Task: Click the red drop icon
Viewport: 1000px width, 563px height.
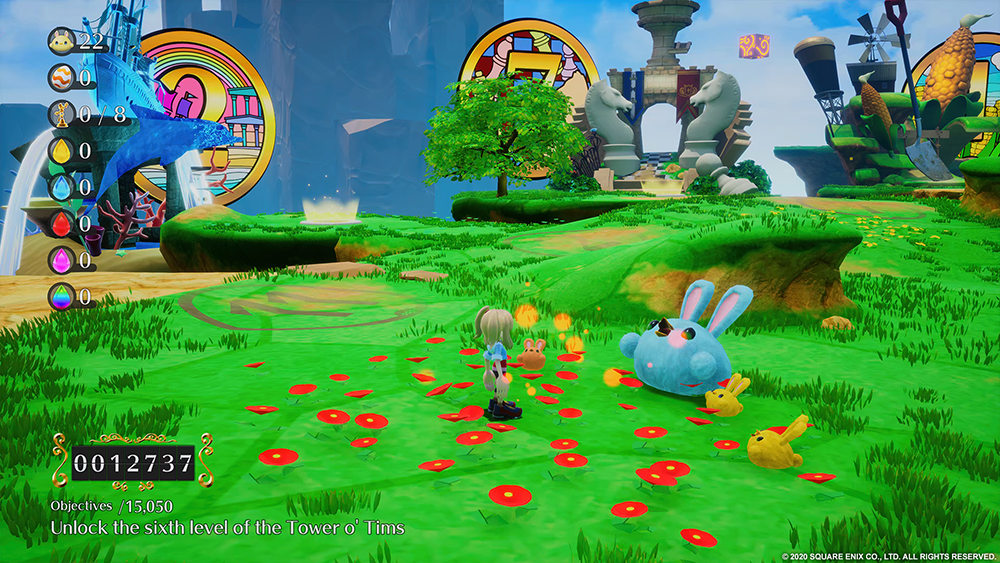Action: (62, 223)
